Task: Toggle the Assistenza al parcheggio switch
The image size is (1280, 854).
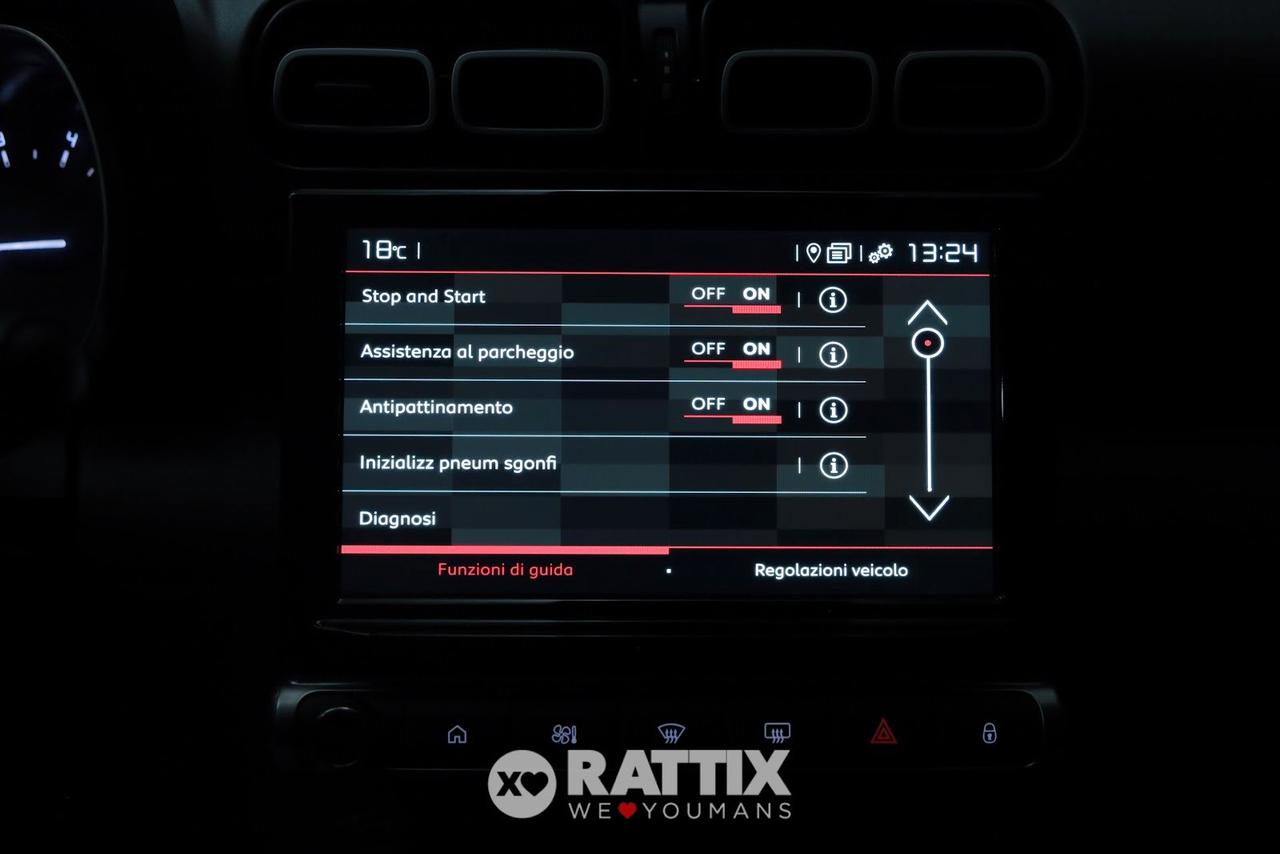Action: click(733, 351)
